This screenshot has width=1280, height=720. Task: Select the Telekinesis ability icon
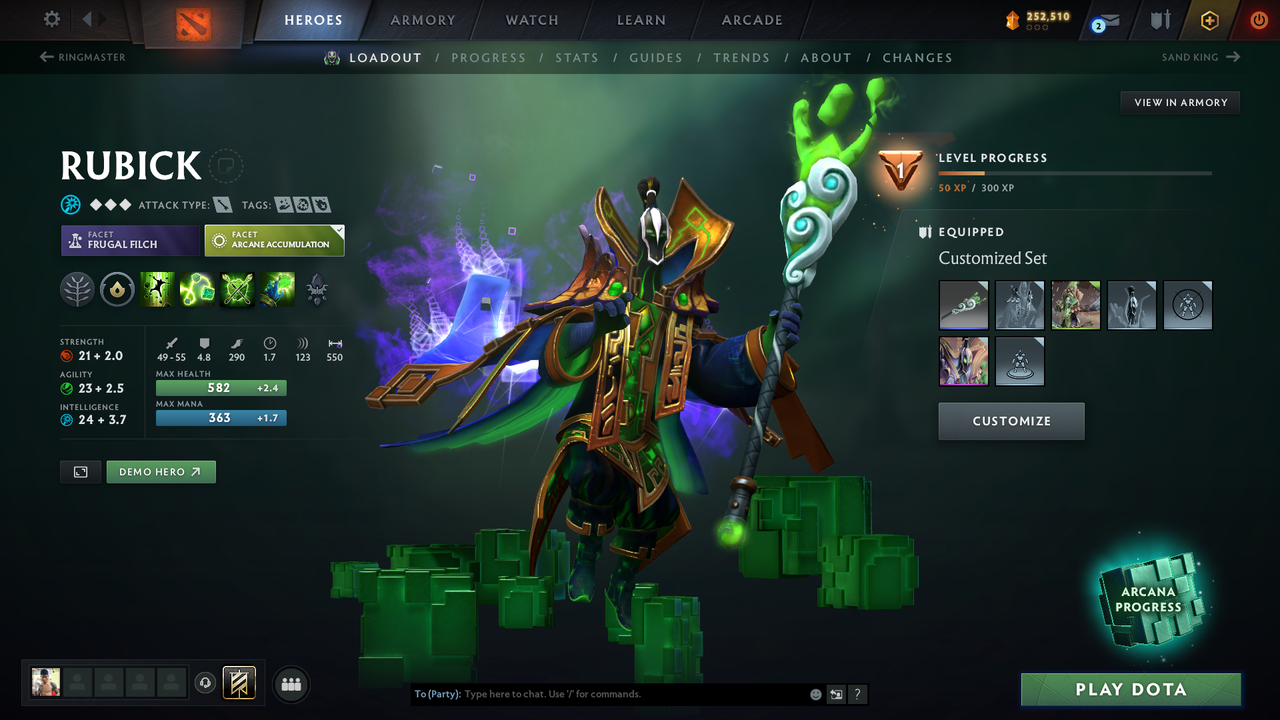(157, 289)
